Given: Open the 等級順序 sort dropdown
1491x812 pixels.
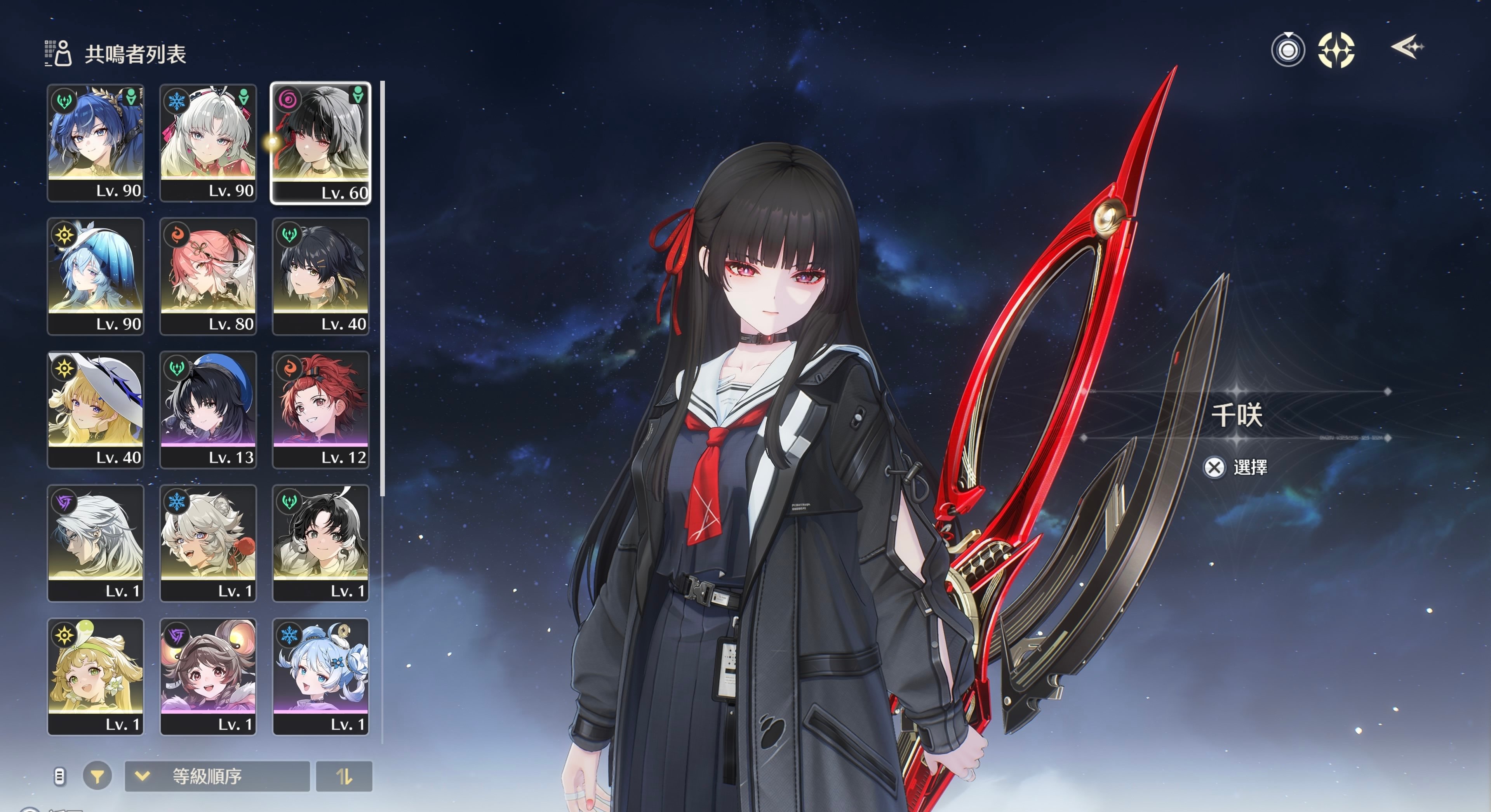Looking at the screenshot, I should click(x=217, y=776).
